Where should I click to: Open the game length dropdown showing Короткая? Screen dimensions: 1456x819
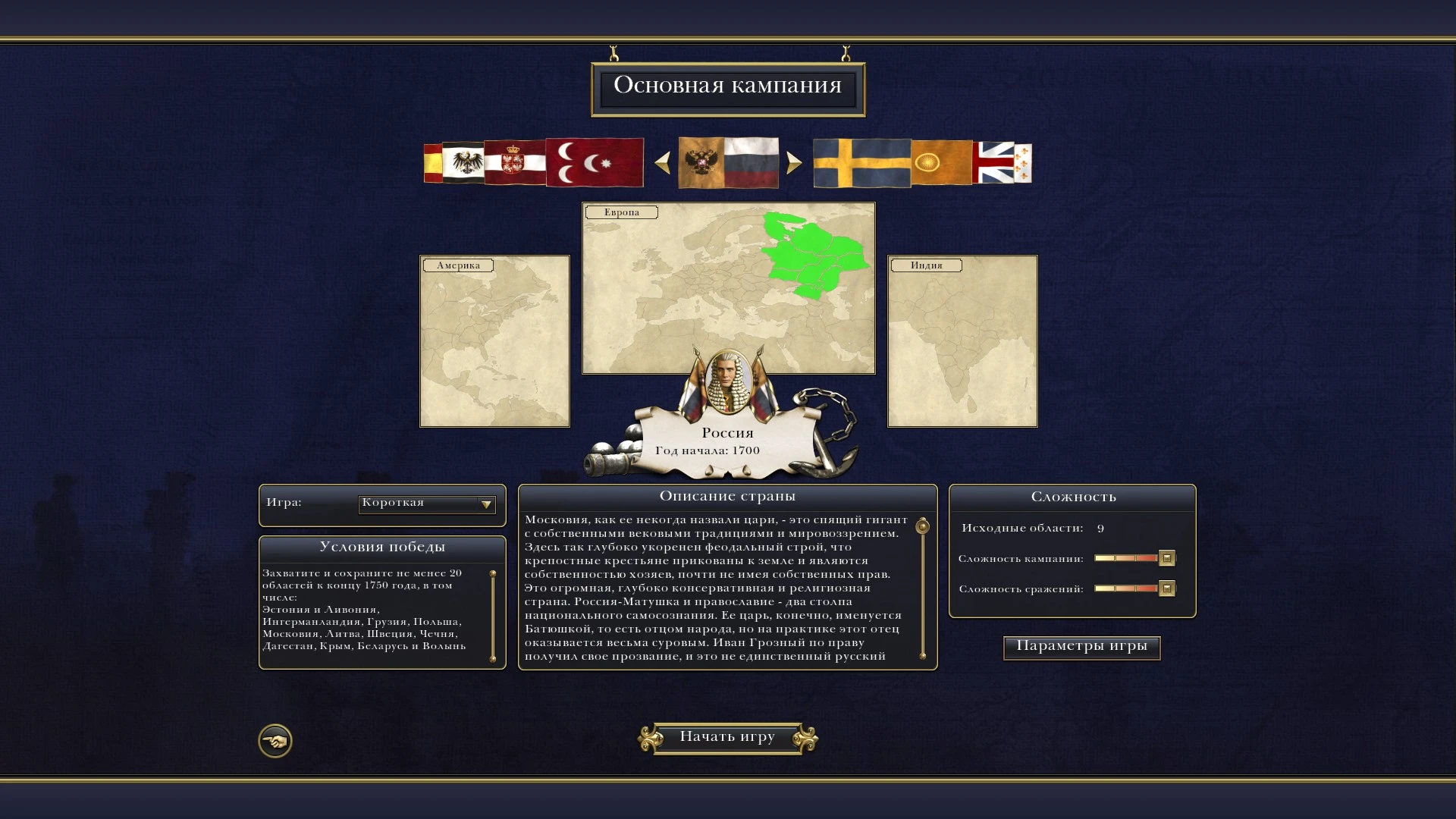click(426, 503)
